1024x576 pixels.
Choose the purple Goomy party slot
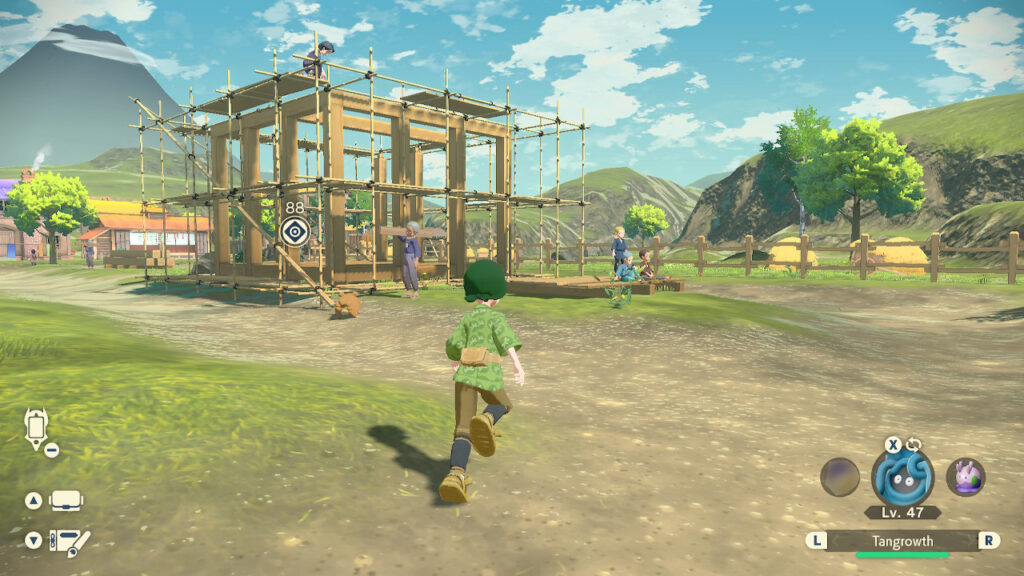[x=965, y=477]
